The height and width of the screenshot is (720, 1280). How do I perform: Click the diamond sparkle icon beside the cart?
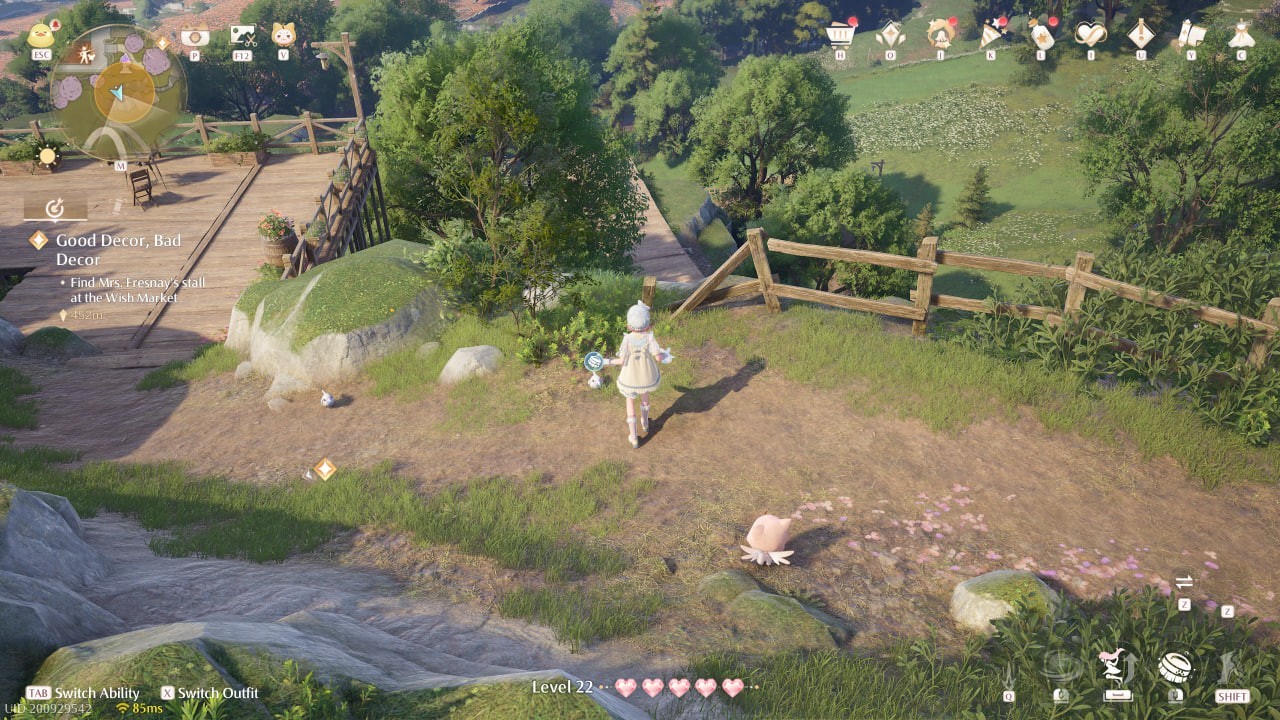pos(890,35)
